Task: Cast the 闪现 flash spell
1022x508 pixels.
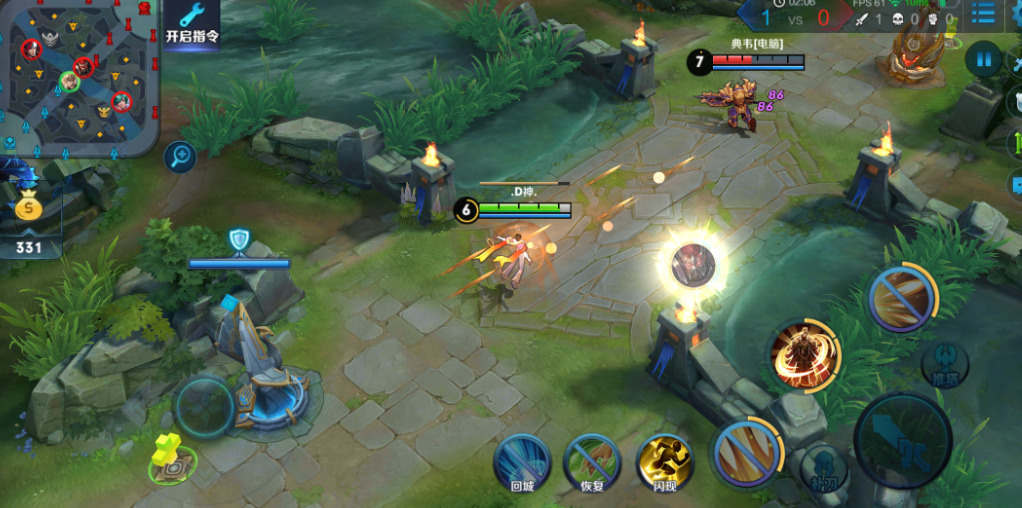Action: pos(664,462)
